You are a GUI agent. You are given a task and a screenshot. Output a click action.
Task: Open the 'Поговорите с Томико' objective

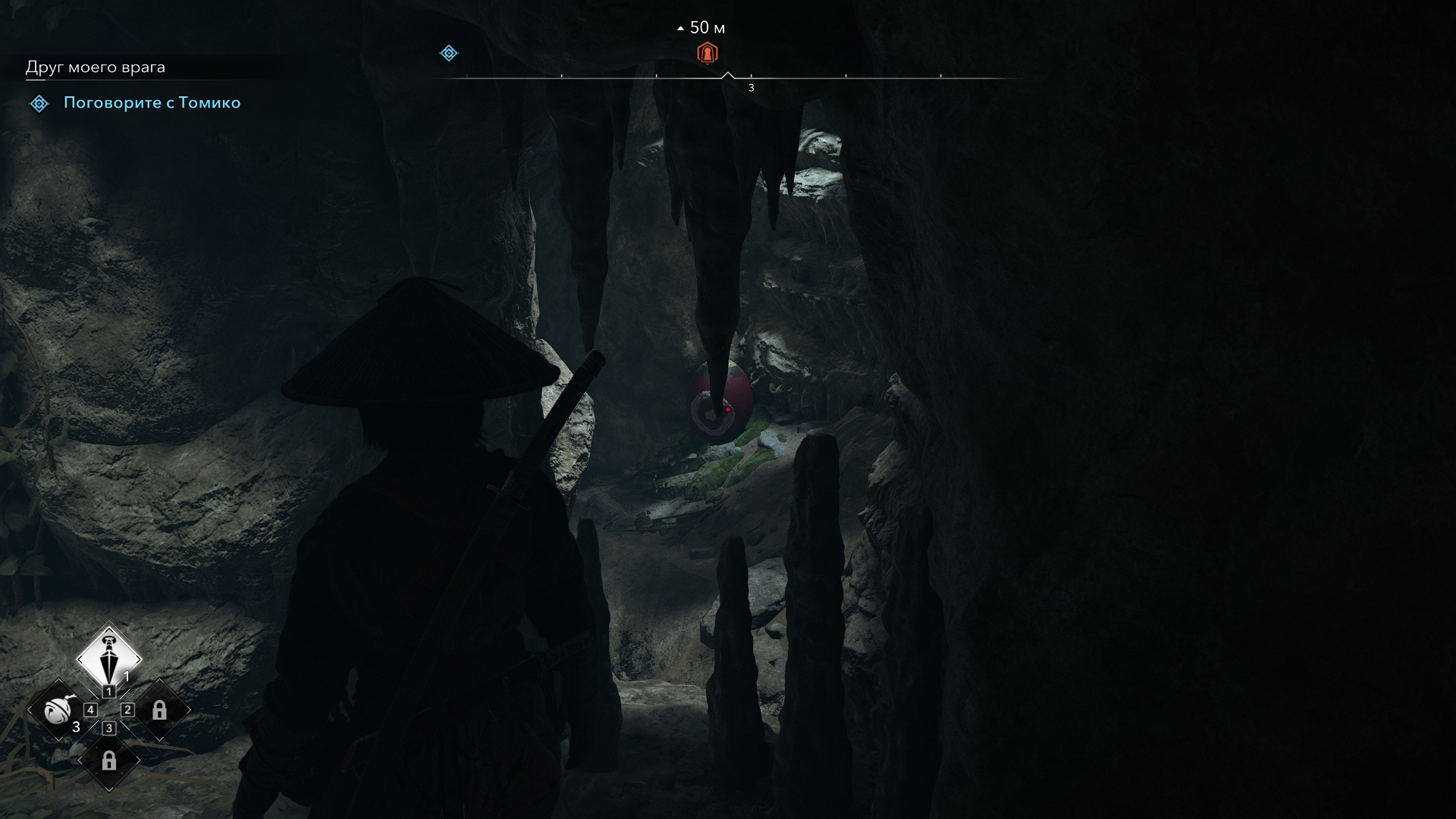[x=152, y=103]
